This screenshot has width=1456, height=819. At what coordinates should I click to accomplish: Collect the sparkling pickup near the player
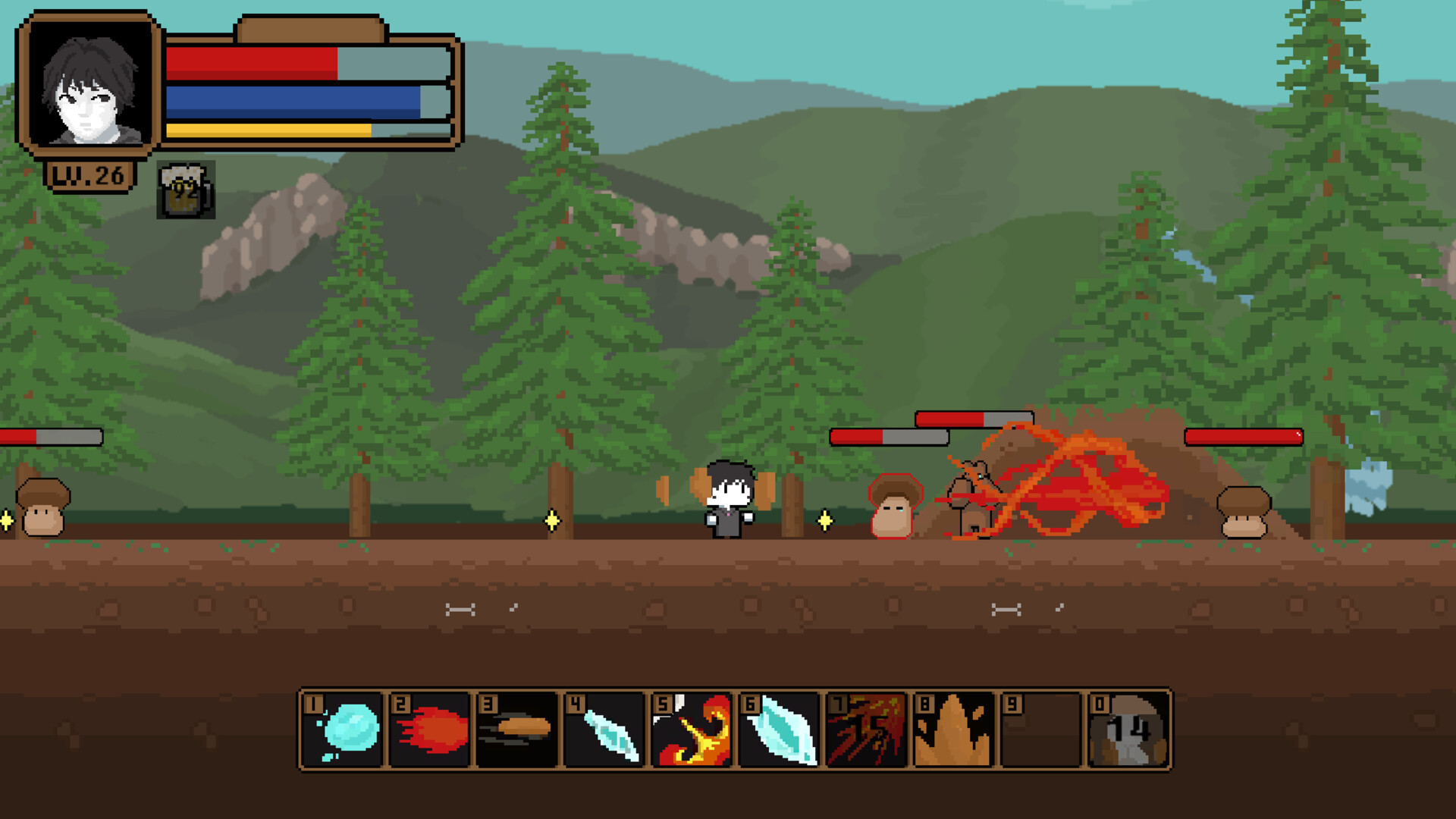point(824,520)
